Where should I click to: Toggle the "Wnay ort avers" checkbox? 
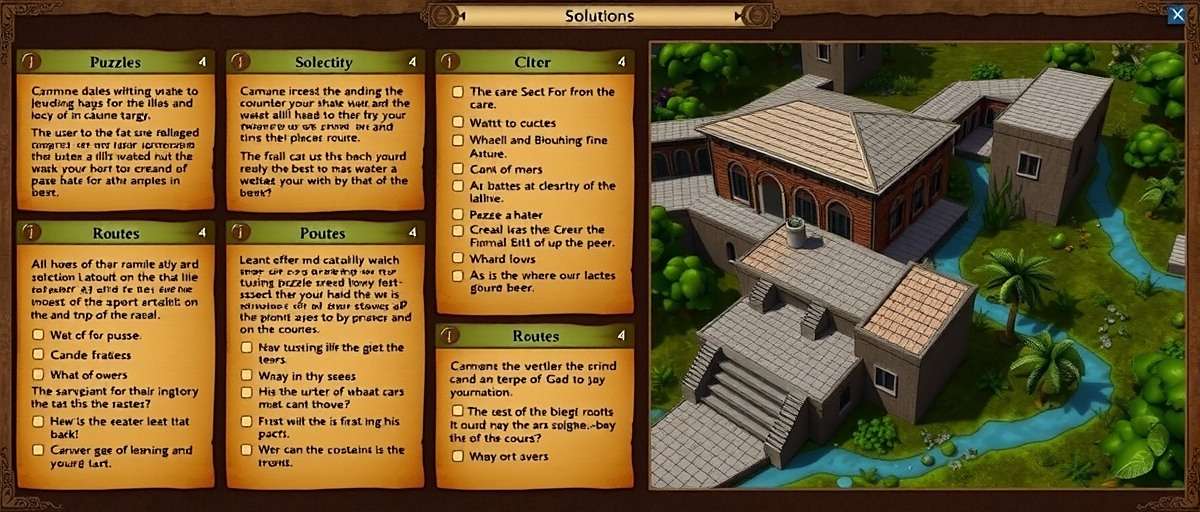point(457,456)
